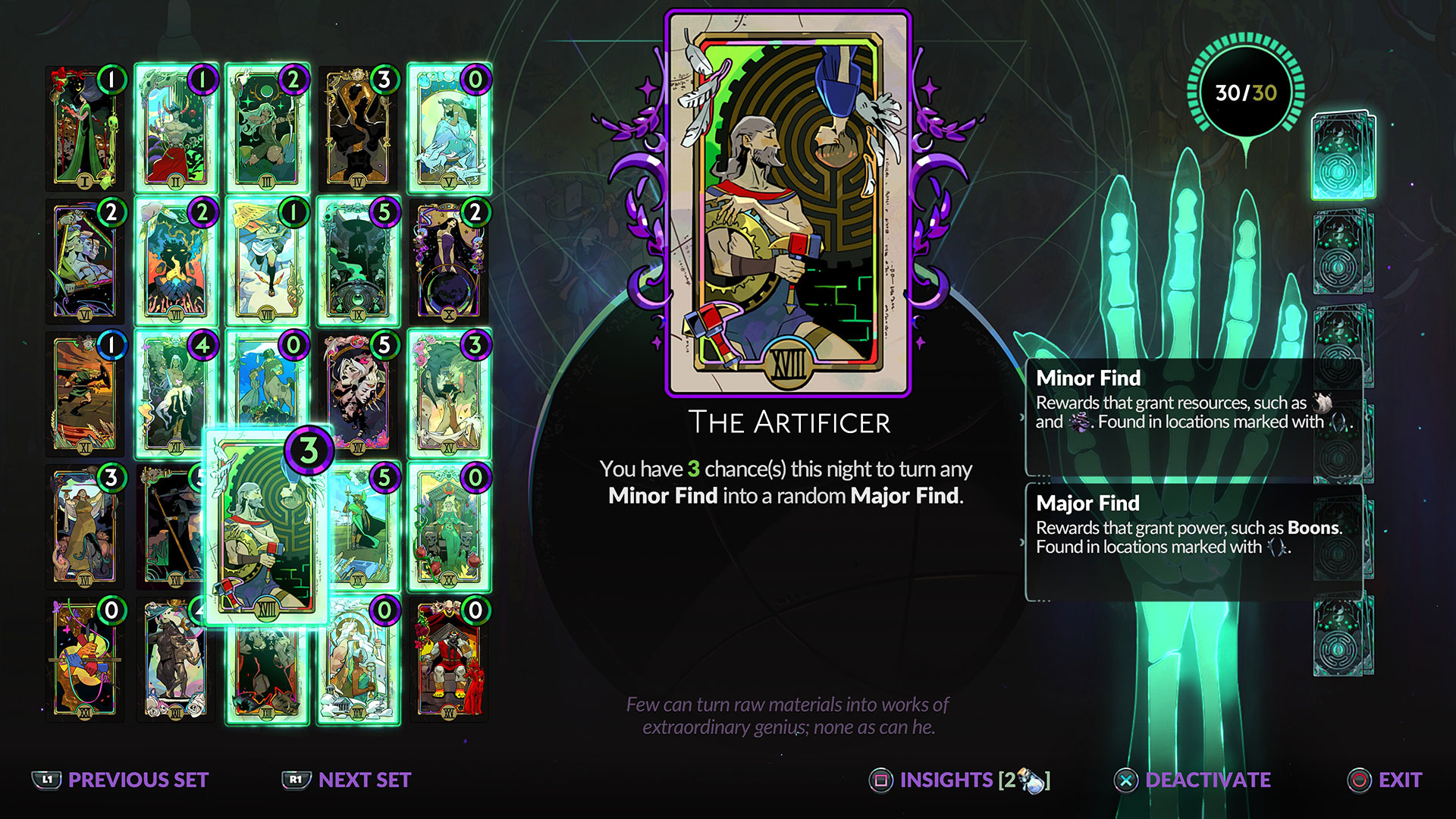Choose The Moon card numbered V
The height and width of the screenshot is (819, 1456).
click(x=449, y=129)
